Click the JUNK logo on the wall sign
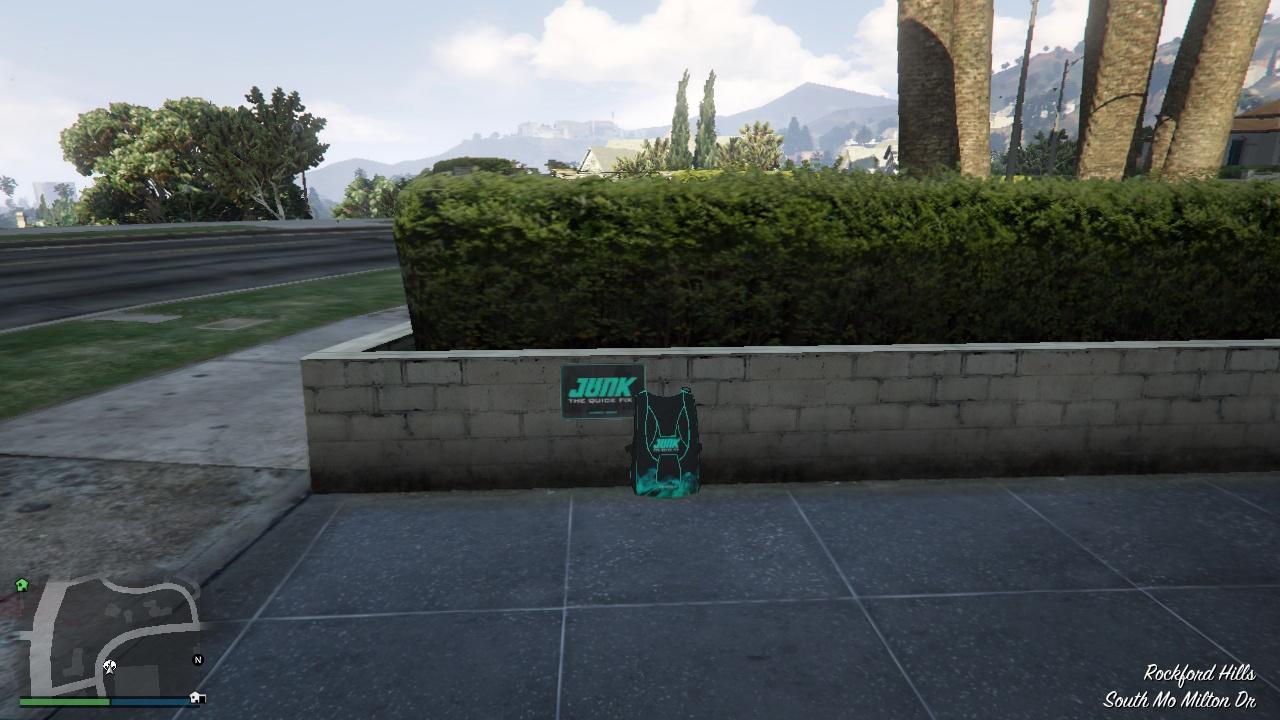The height and width of the screenshot is (720, 1280). click(x=602, y=387)
